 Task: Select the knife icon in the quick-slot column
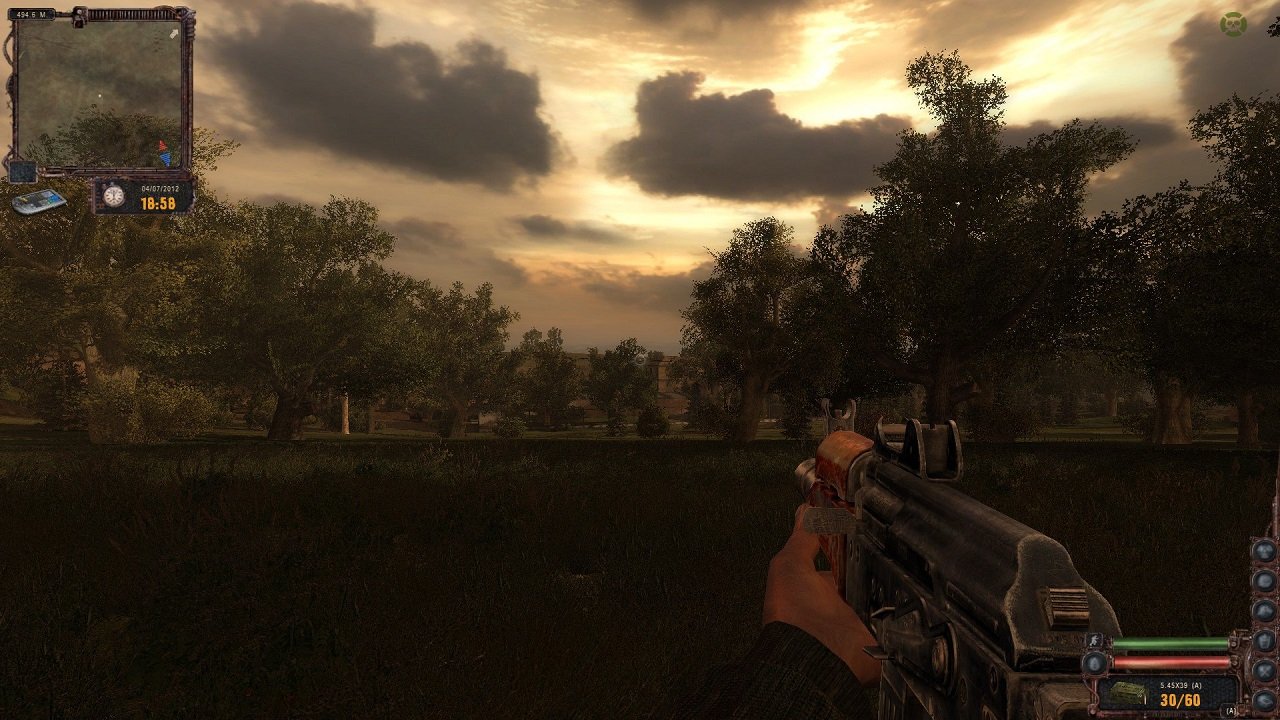(x=1263, y=670)
